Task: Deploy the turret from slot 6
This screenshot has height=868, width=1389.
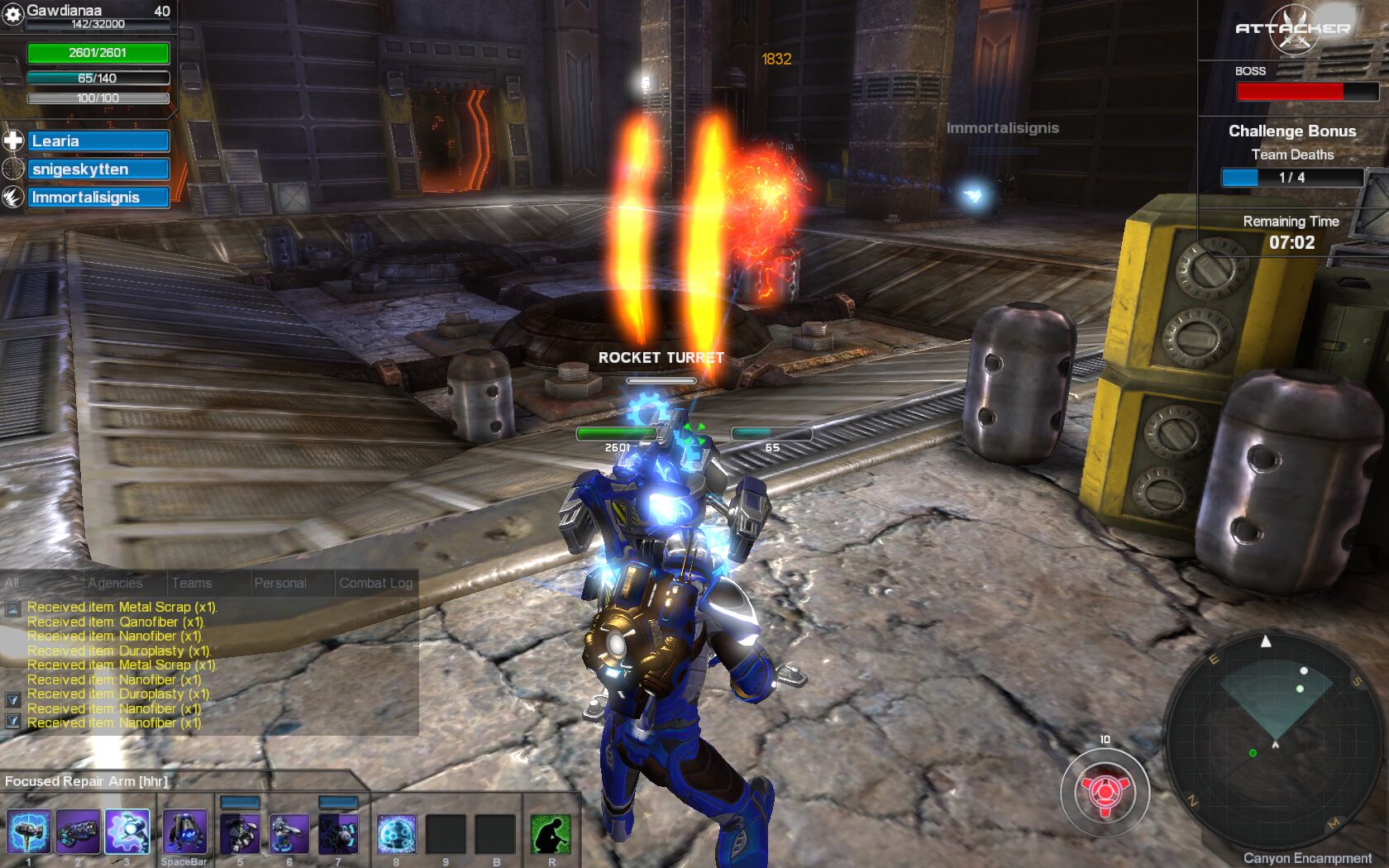Action: (x=289, y=834)
